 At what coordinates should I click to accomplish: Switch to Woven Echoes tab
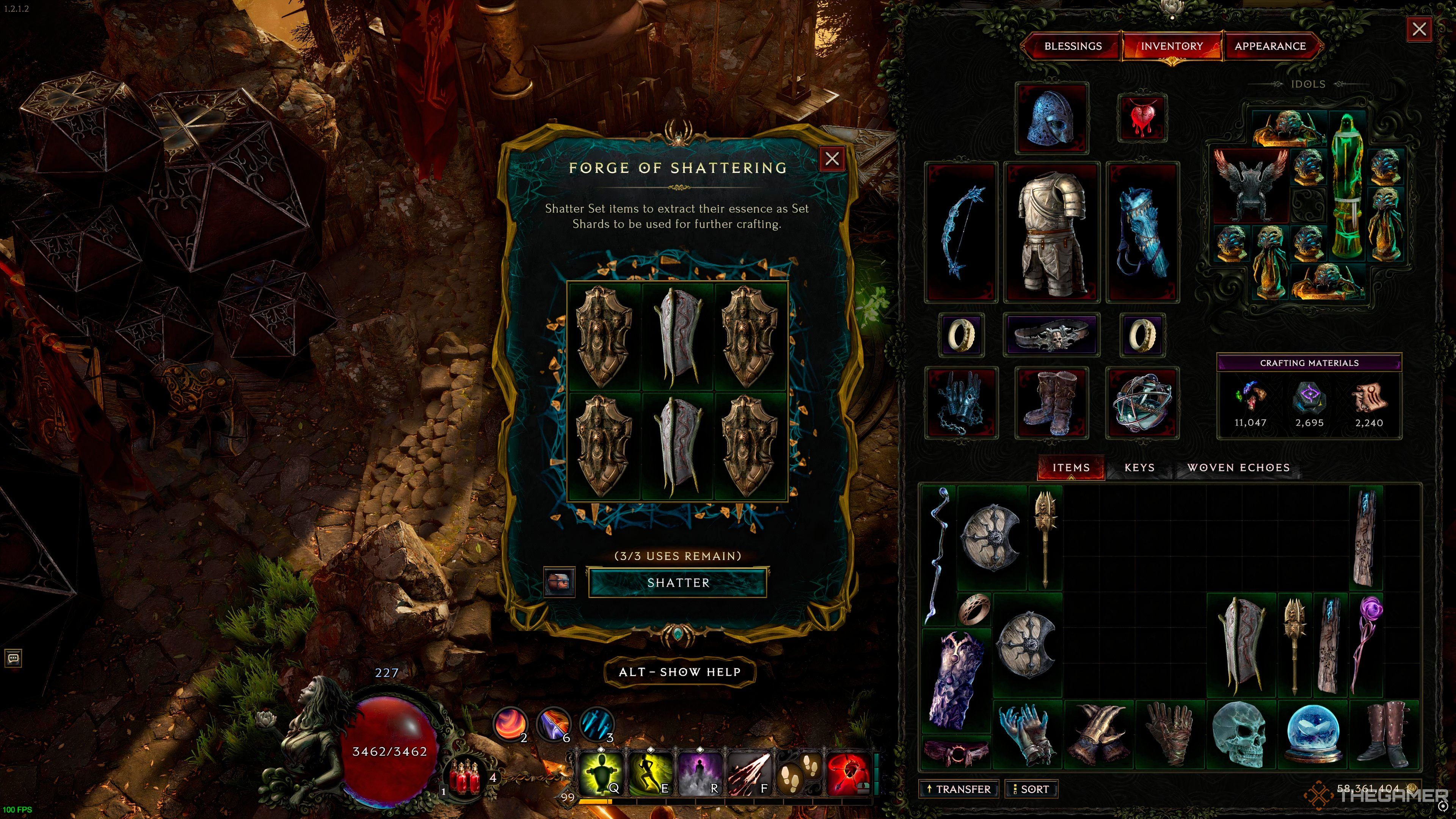tap(1238, 468)
